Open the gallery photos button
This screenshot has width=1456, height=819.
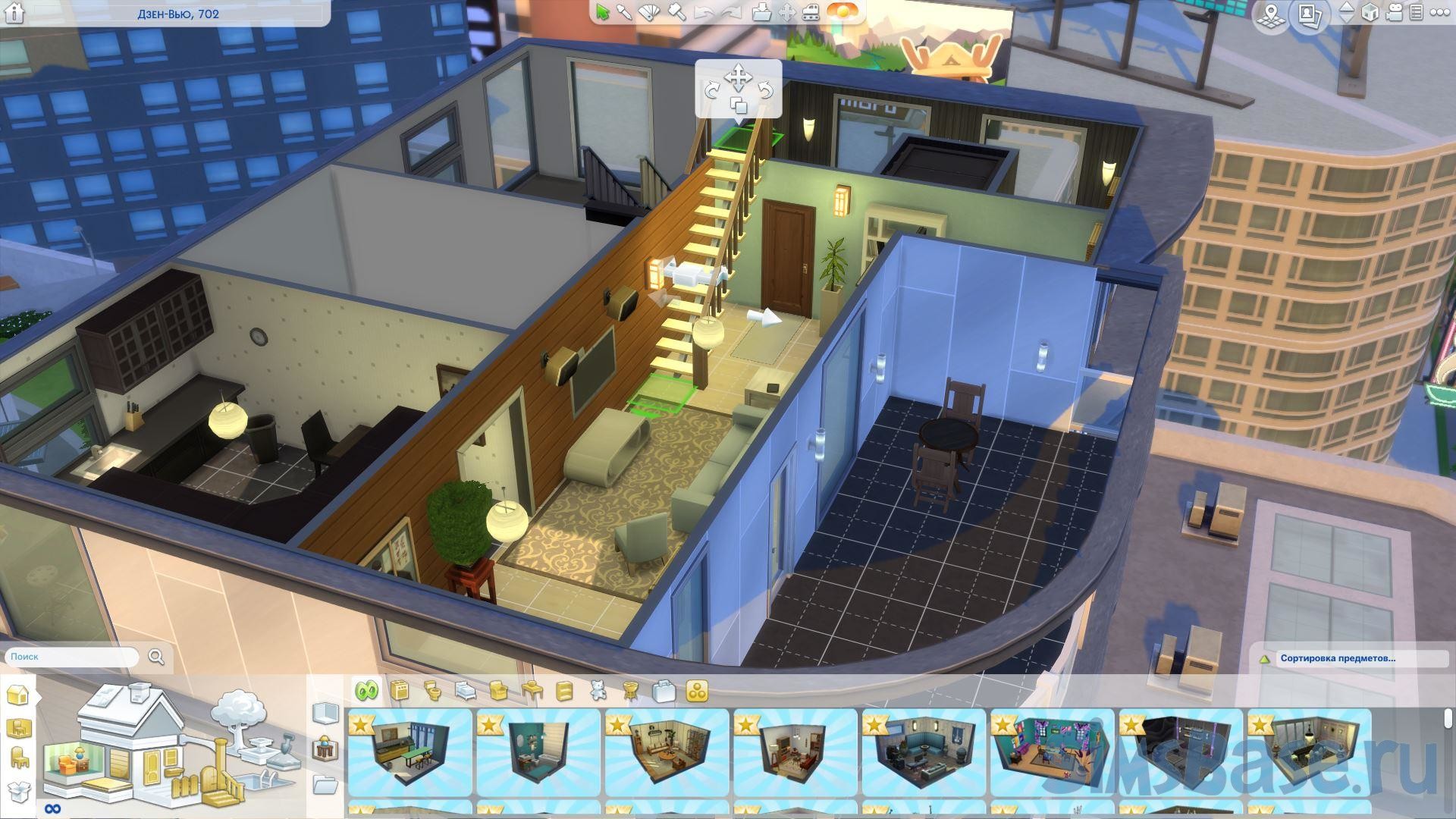point(1310,14)
